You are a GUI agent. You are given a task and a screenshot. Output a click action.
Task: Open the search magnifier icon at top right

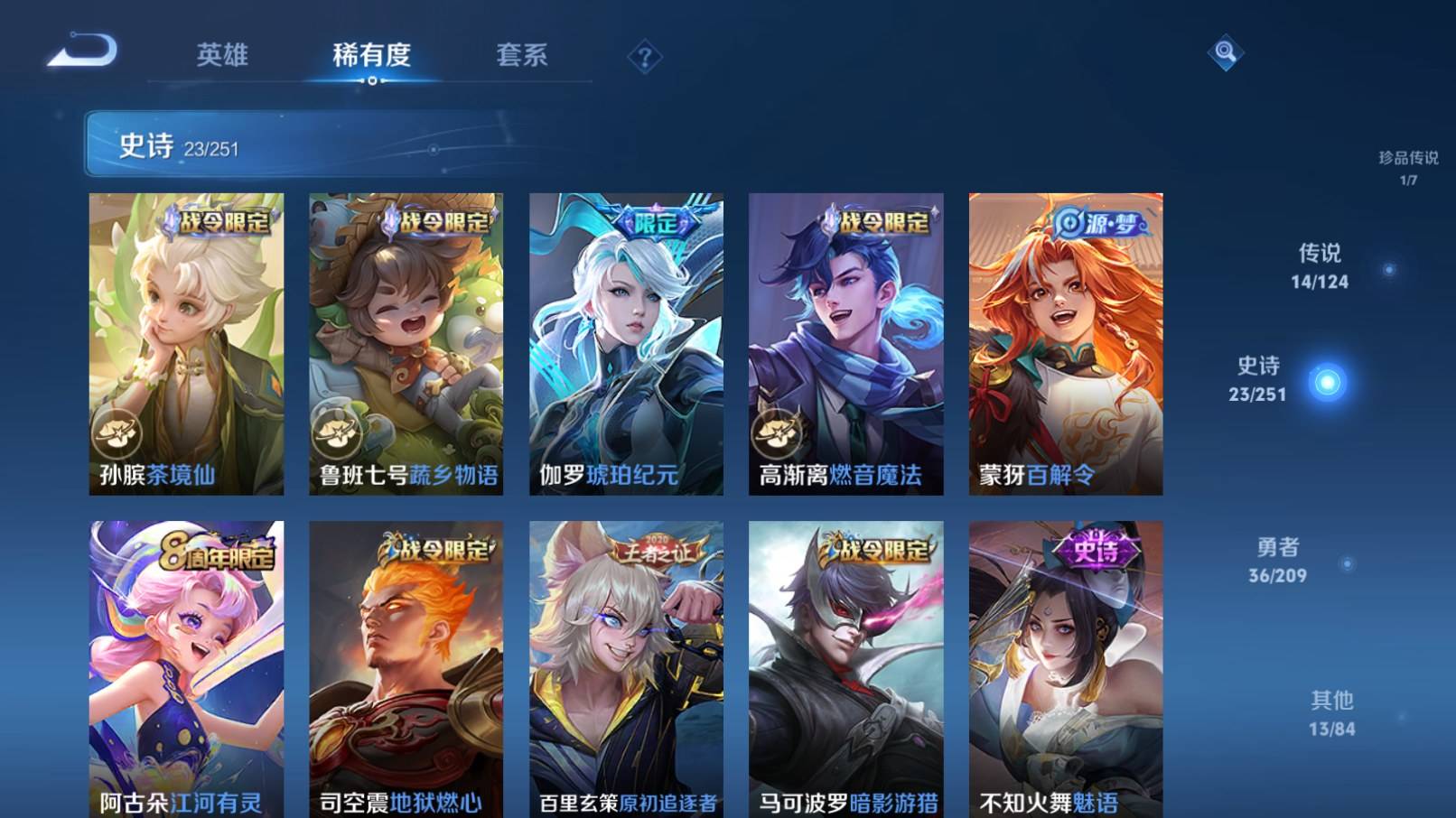point(1224,54)
